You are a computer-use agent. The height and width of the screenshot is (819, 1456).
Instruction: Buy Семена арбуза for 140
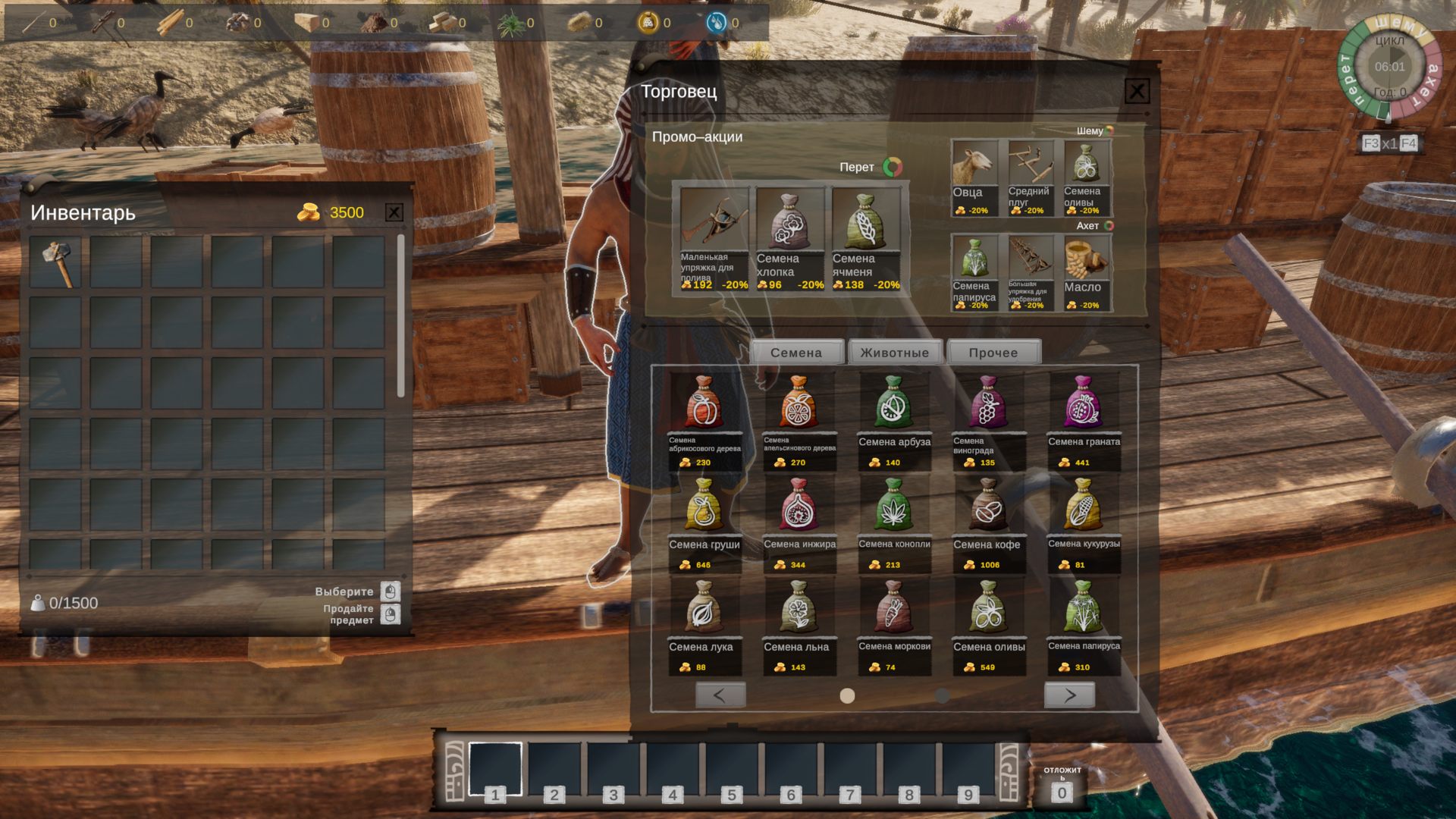click(x=894, y=421)
